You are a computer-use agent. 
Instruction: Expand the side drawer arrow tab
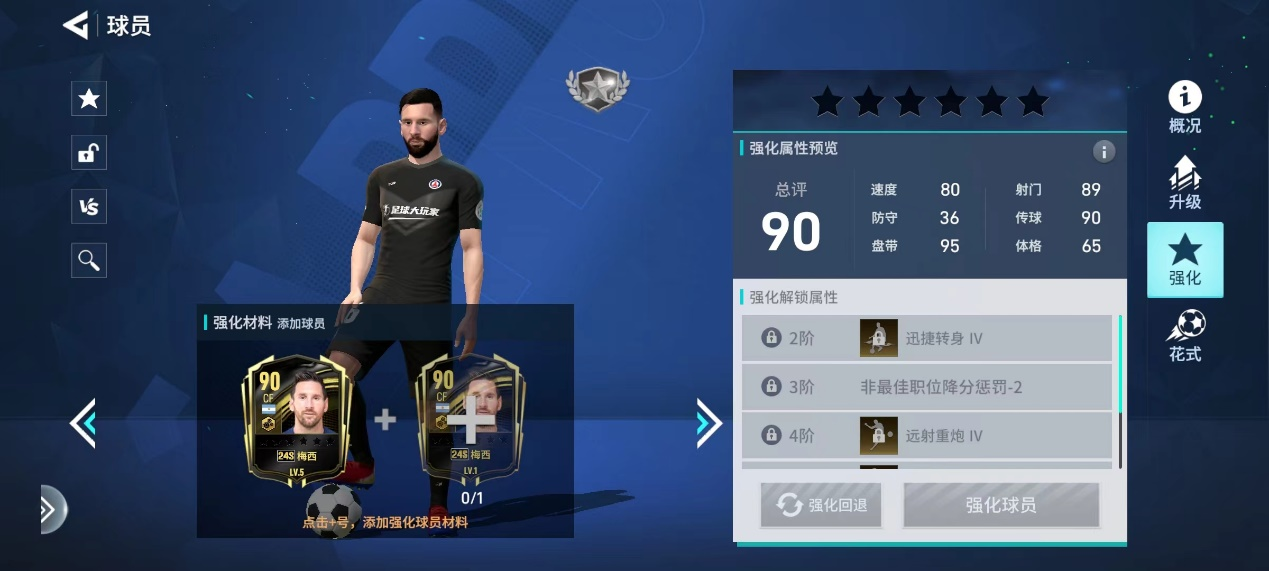pos(50,510)
